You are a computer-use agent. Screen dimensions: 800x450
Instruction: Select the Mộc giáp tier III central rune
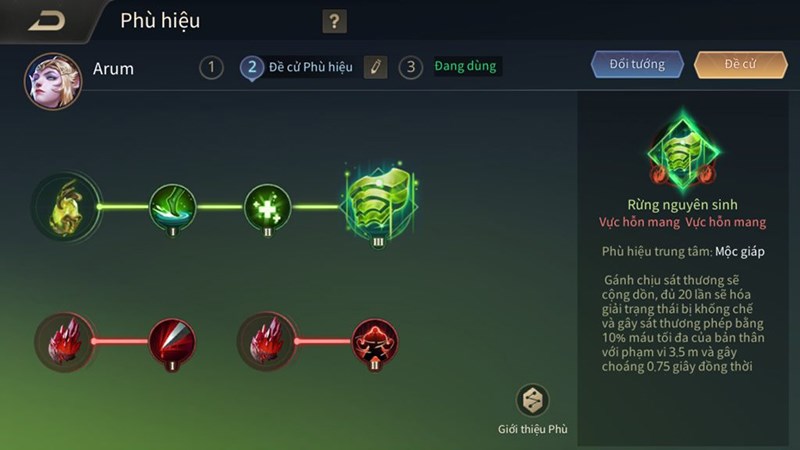click(x=379, y=206)
